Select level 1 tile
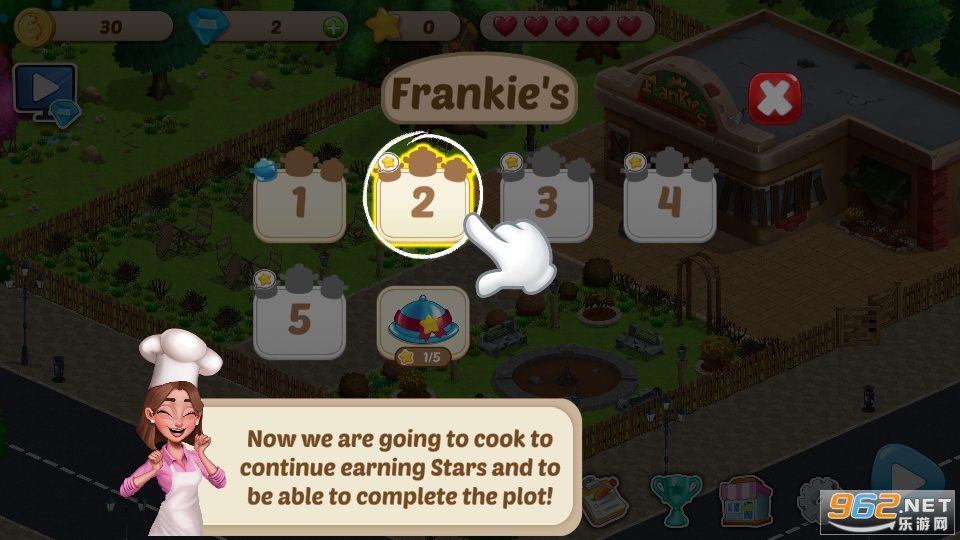 coord(298,202)
